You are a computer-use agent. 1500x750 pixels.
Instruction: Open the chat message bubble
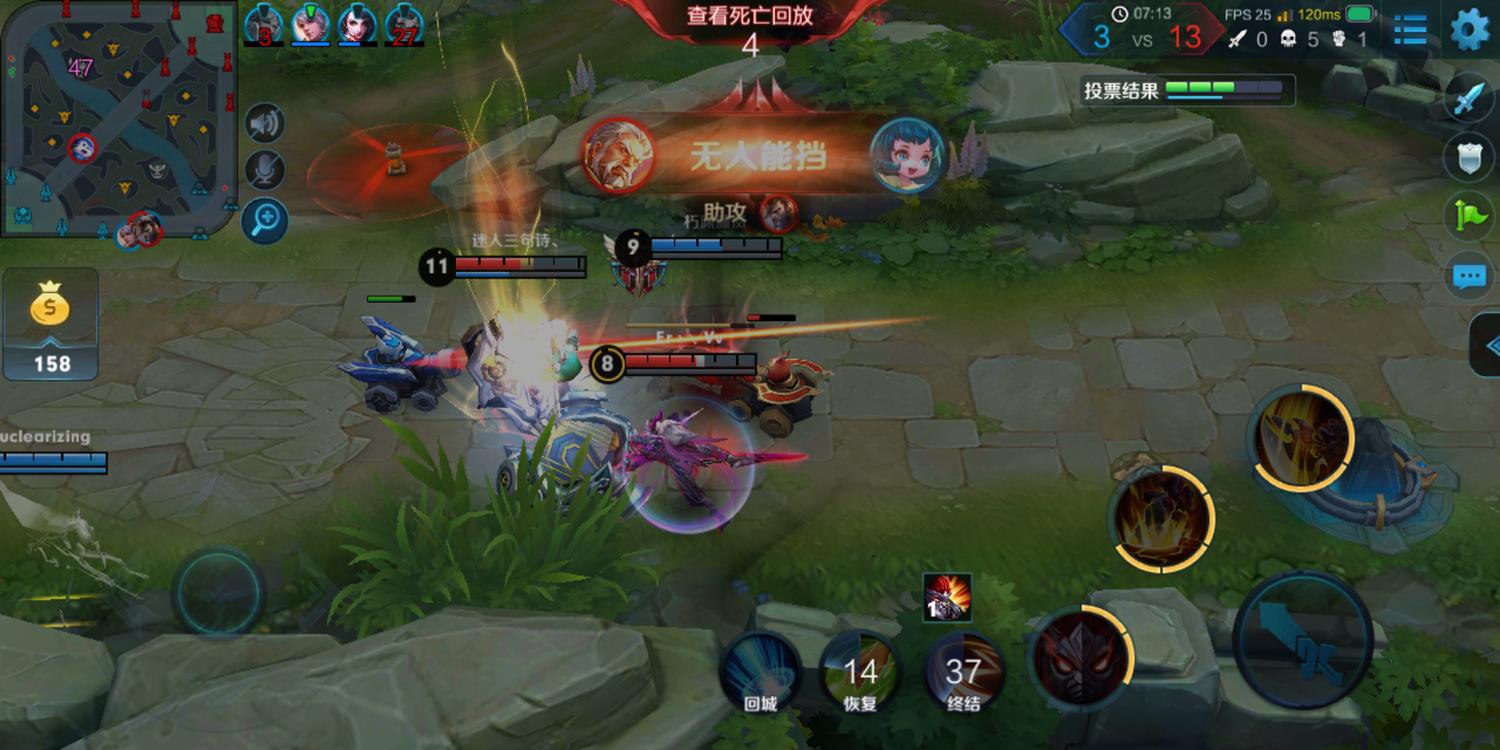[x=1469, y=275]
